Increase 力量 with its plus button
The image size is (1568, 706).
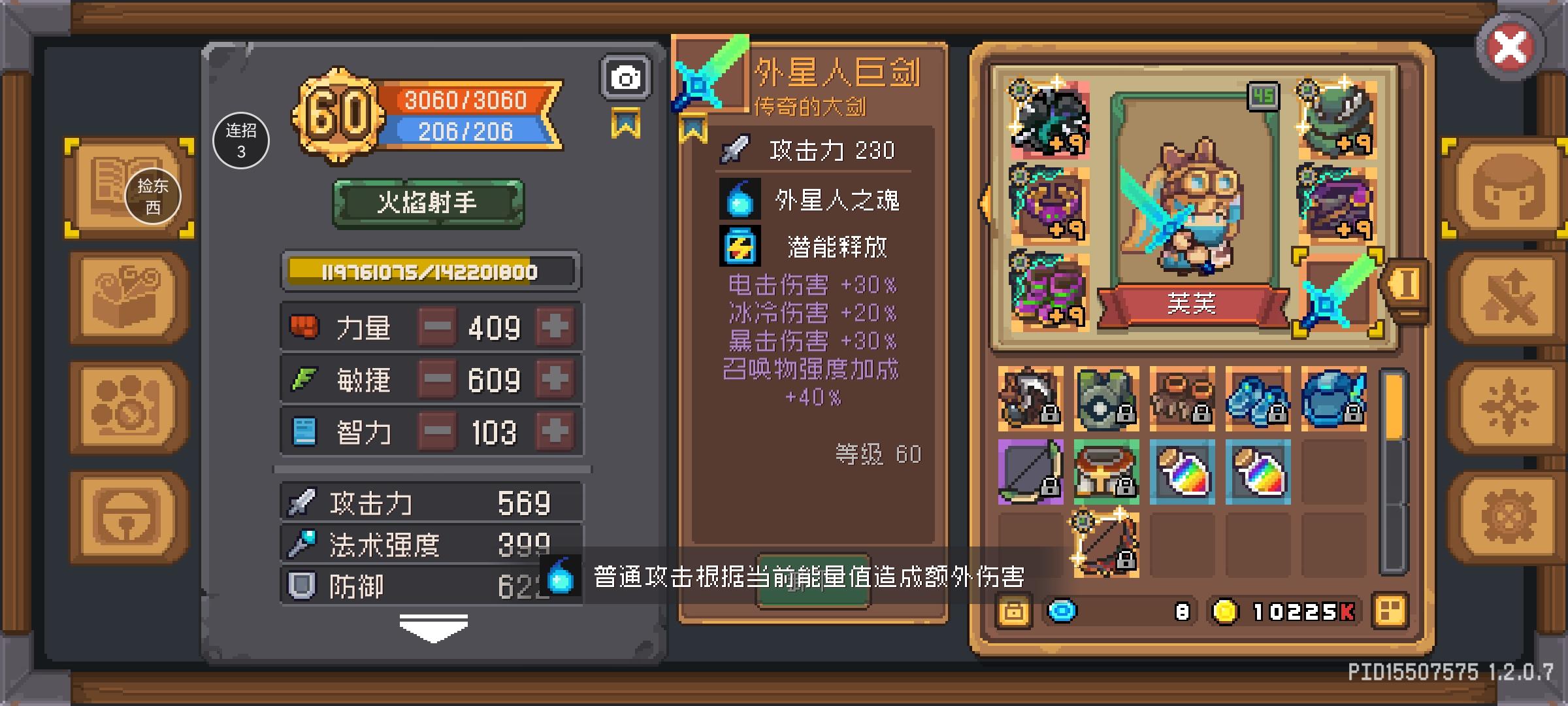[554, 327]
